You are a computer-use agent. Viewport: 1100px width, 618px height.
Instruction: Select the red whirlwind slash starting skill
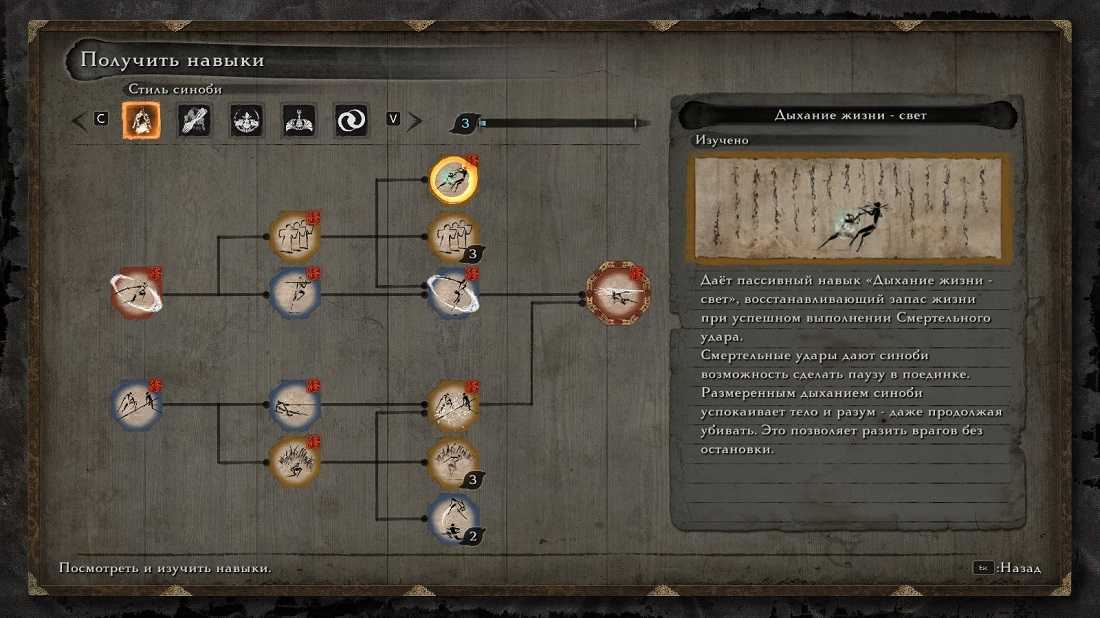coord(136,294)
